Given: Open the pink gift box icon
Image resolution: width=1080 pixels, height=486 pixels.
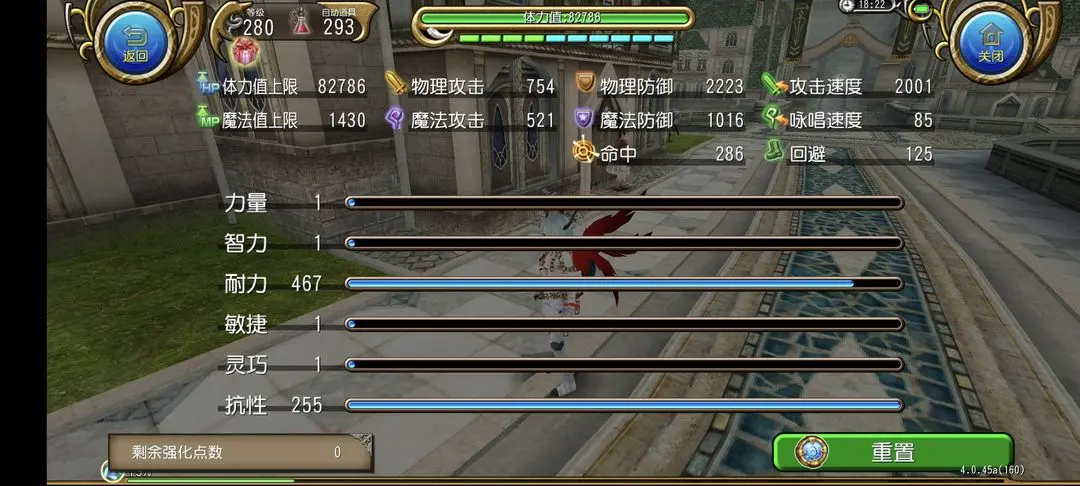Looking at the screenshot, I should (x=244, y=52).
